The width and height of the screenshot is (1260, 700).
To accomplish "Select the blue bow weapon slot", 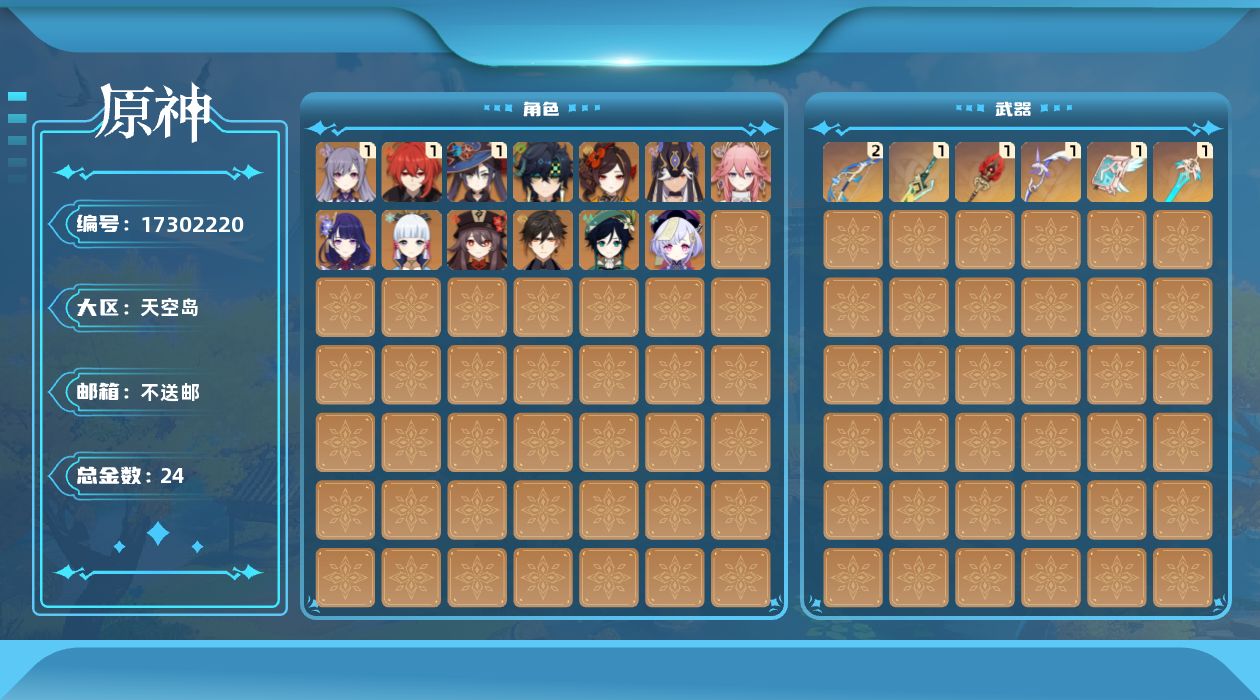I will click(x=853, y=172).
